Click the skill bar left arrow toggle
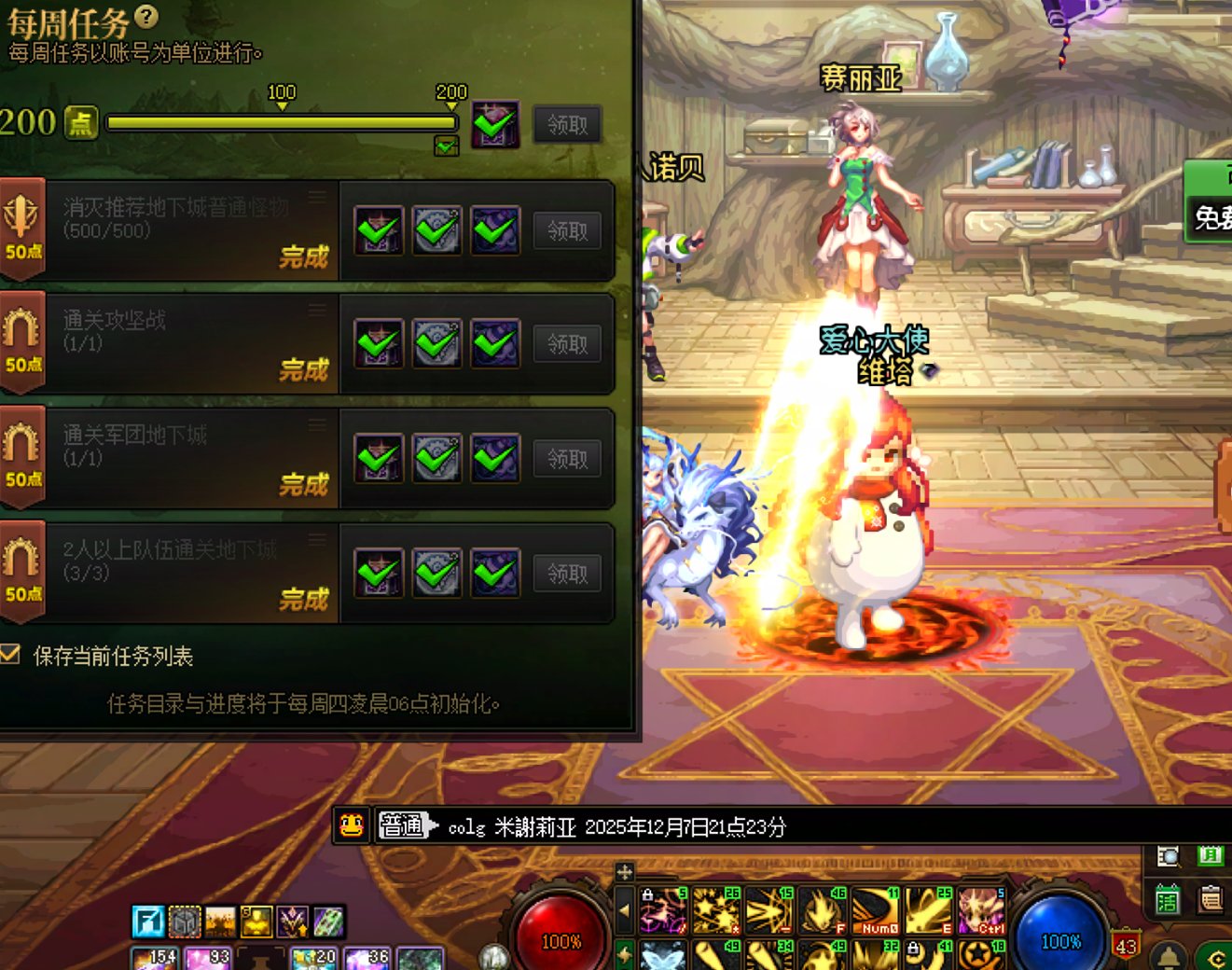The width and height of the screenshot is (1232, 970). pyautogui.click(x=625, y=910)
